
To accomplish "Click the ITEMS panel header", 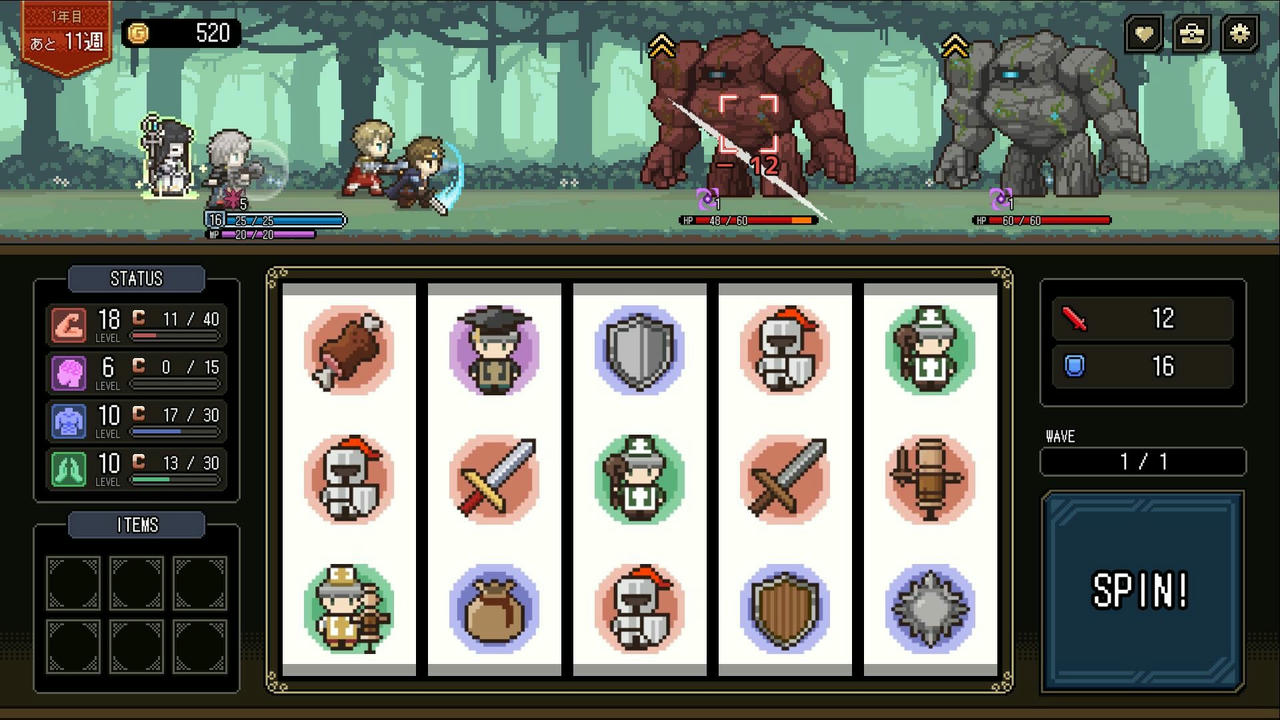I will (x=136, y=525).
